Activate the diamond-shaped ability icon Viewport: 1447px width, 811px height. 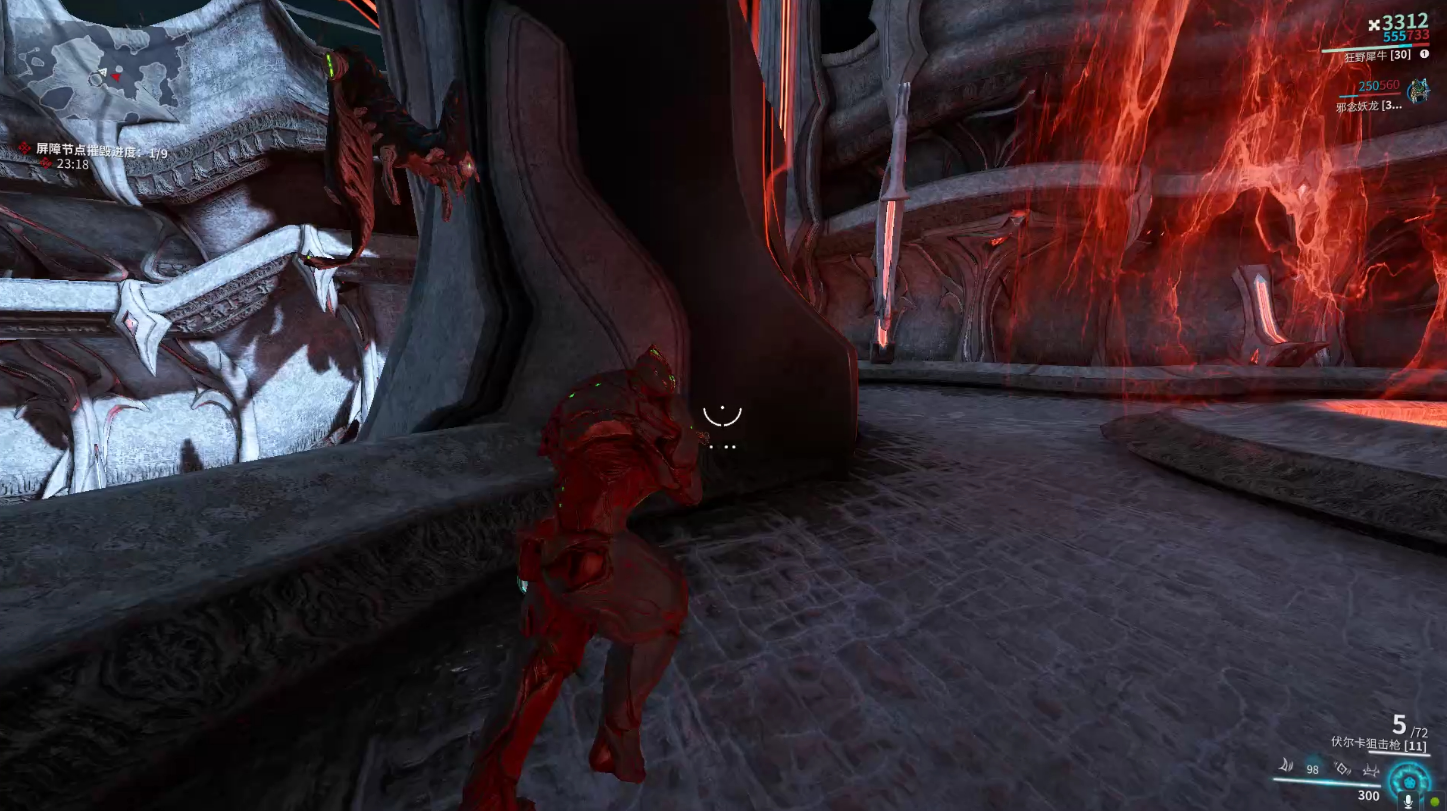pyautogui.click(x=1342, y=769)
